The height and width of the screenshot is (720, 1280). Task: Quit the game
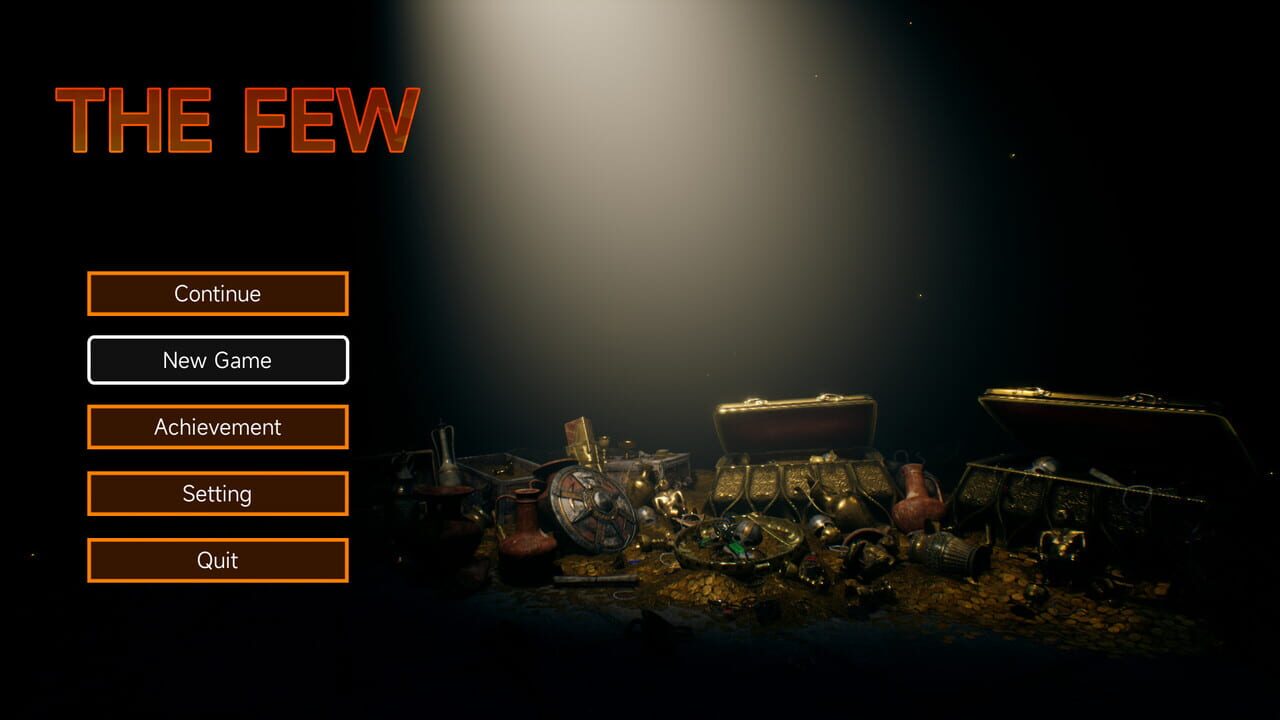click(217, 560)
